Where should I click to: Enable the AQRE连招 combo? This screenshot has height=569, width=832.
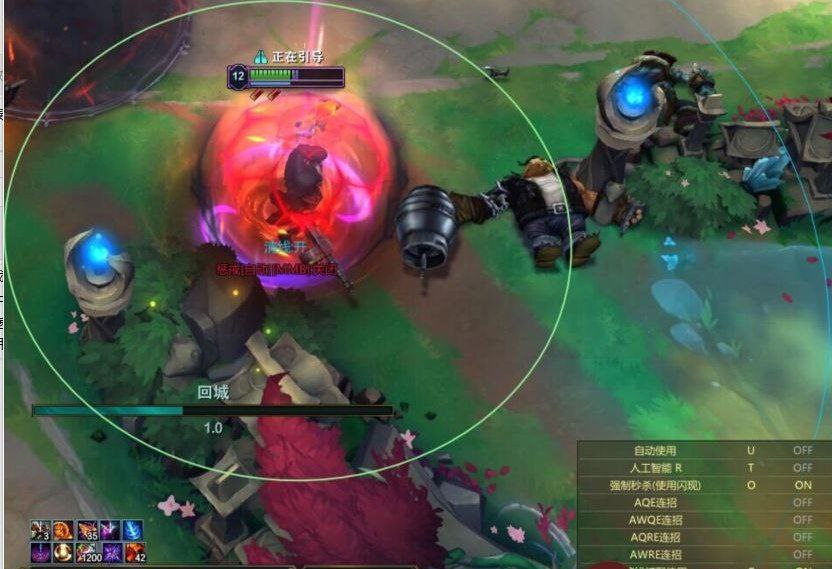802,537
